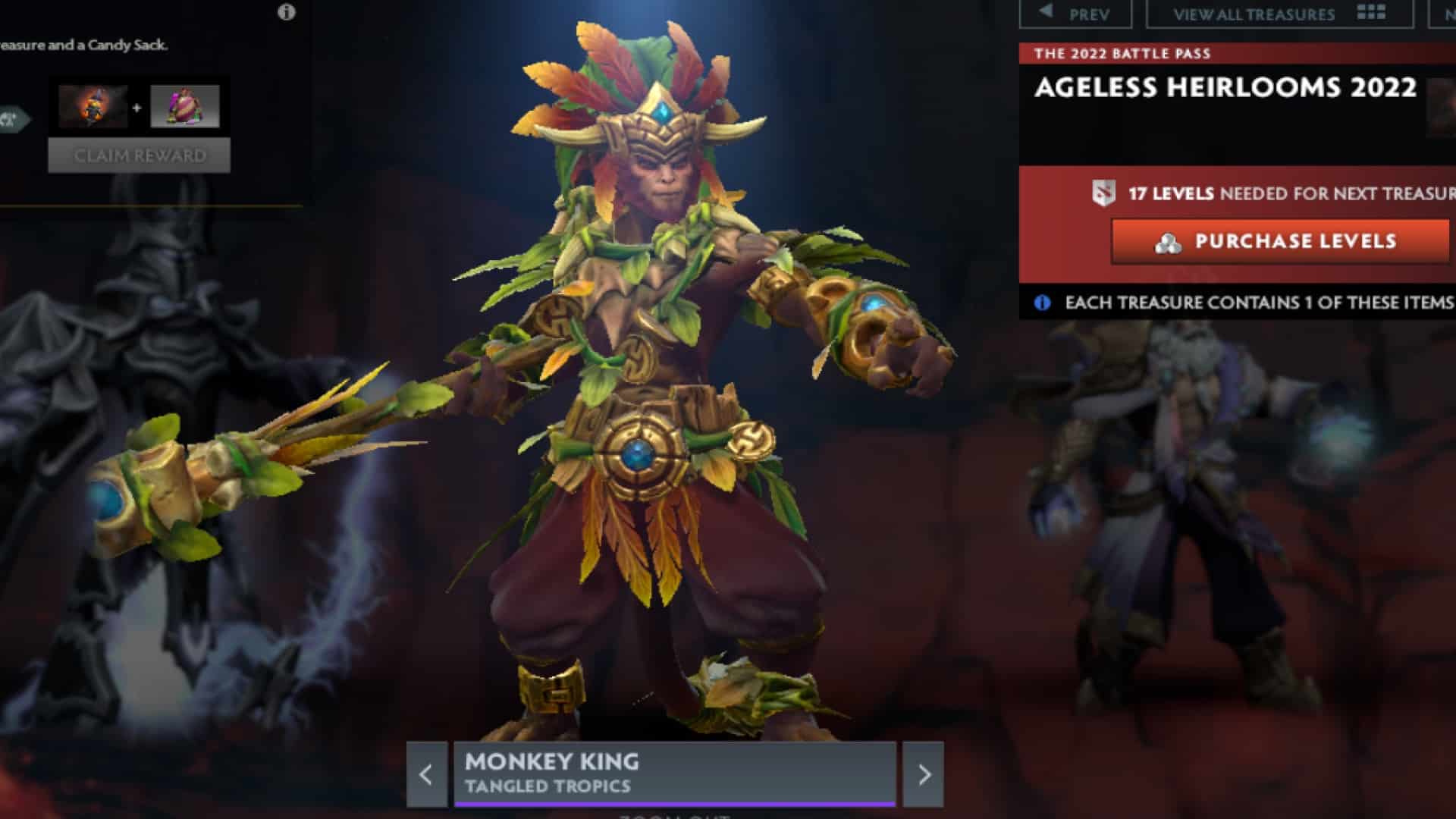Click the back arrow icon on the Prev button
Viewport: 1456px width, 819px height.
(1044, 12)
